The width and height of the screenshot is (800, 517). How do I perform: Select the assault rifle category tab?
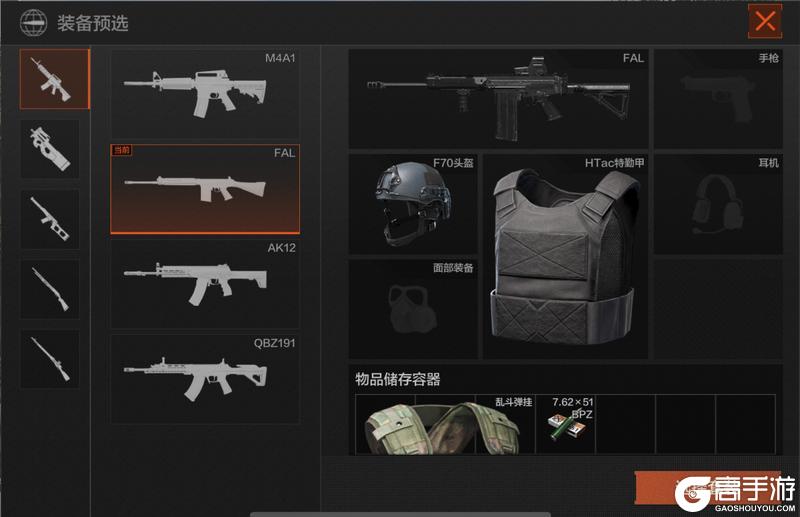pyautogui.click(x=55, y=79)
